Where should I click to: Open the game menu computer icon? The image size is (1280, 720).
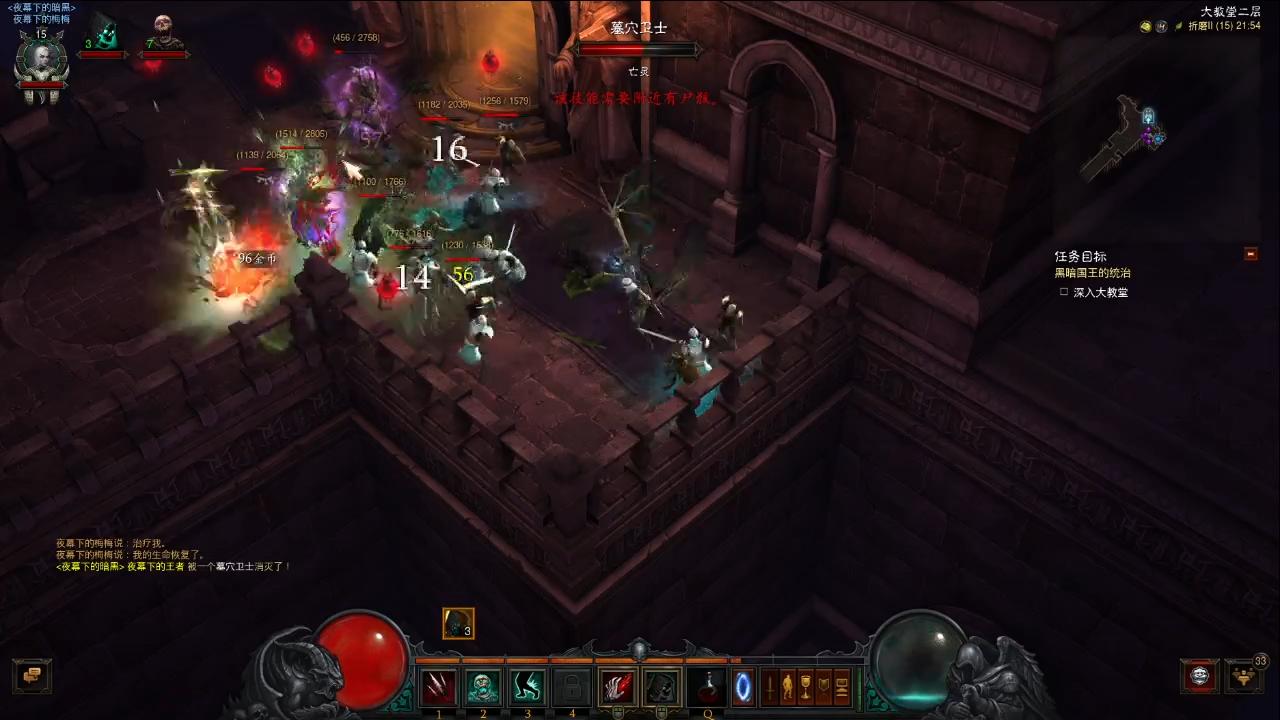(842, 687)
